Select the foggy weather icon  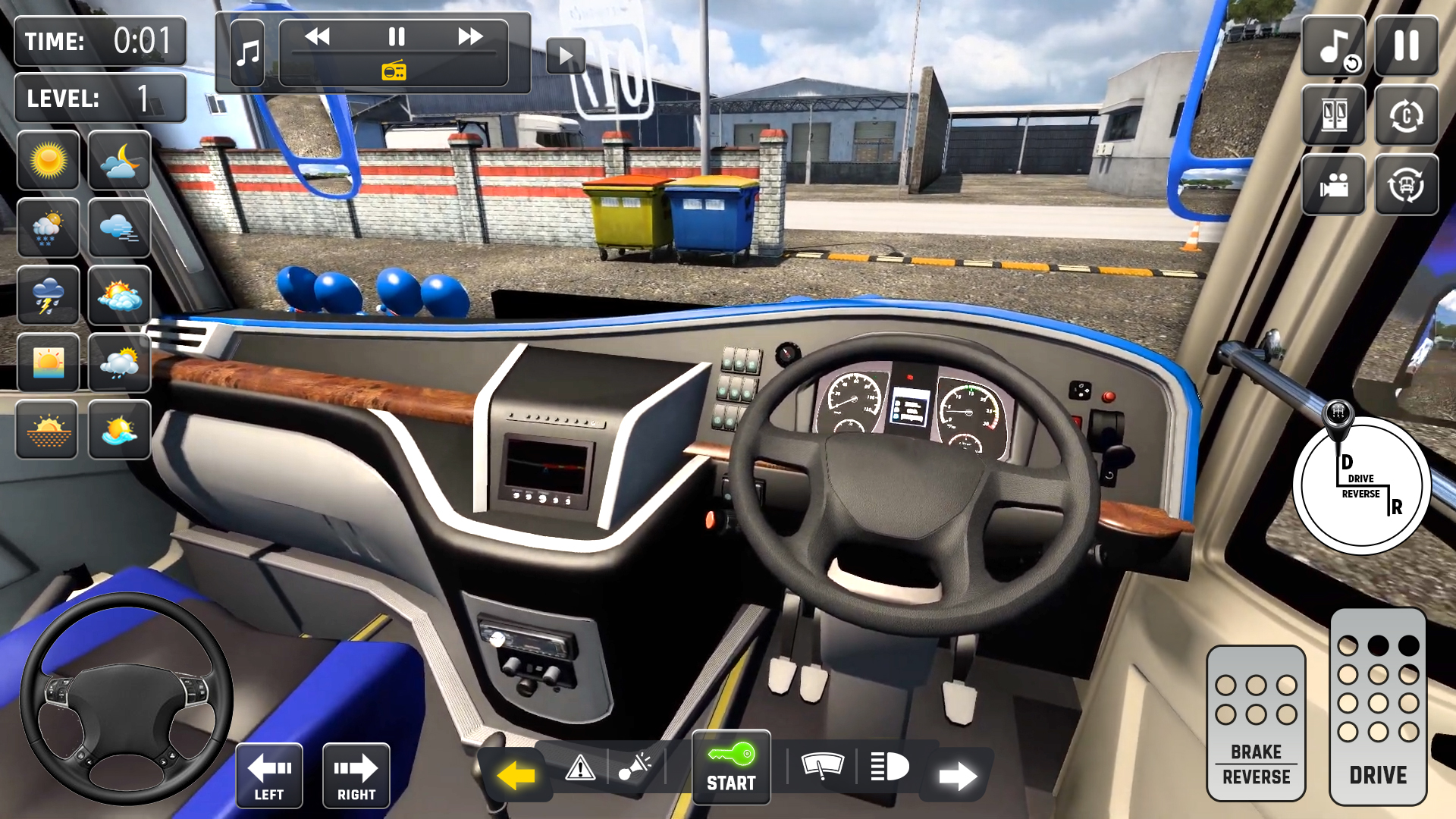(119, 228)
